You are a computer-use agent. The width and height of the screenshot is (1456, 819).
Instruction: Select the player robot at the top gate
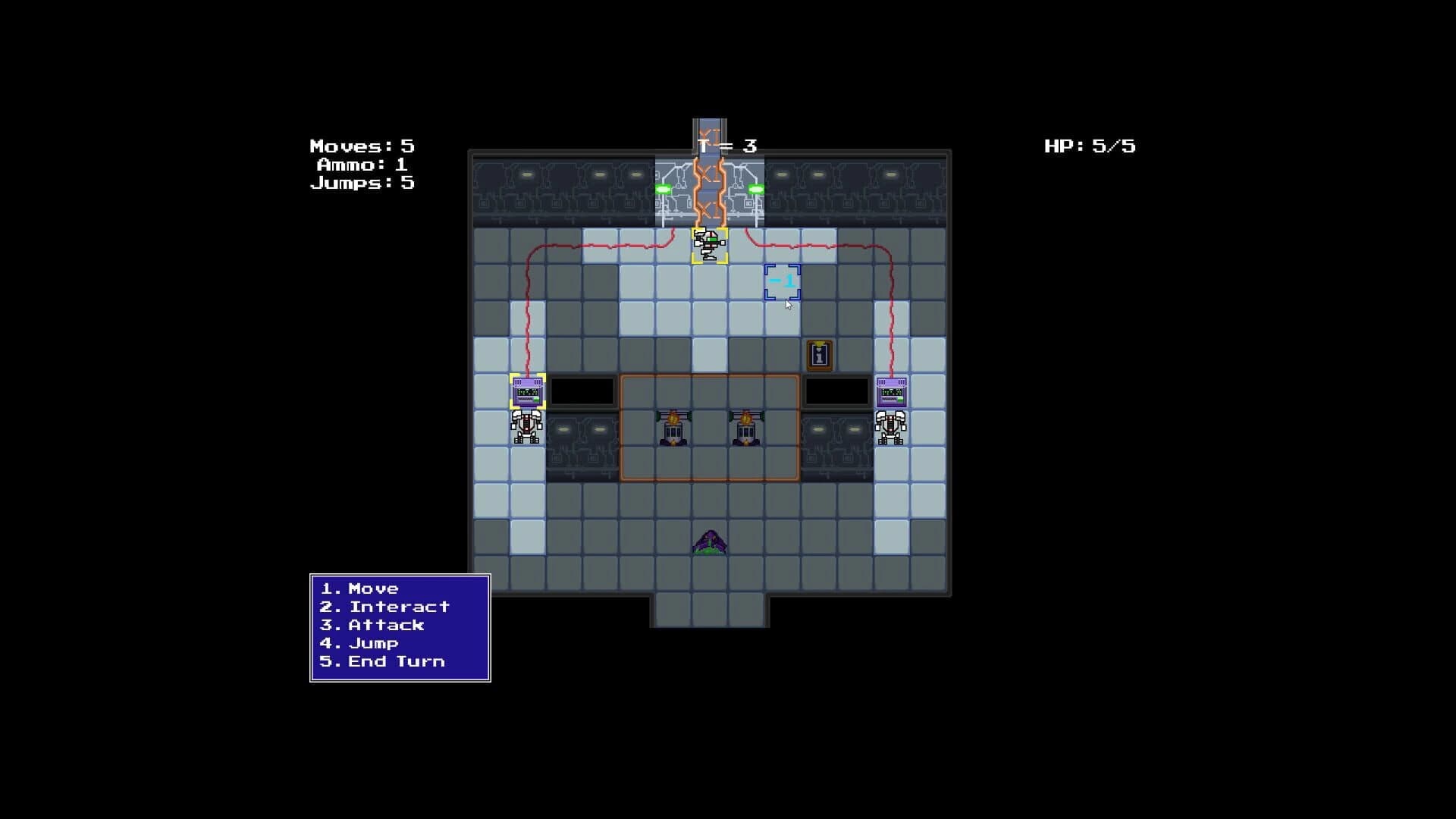coord(709,244)
